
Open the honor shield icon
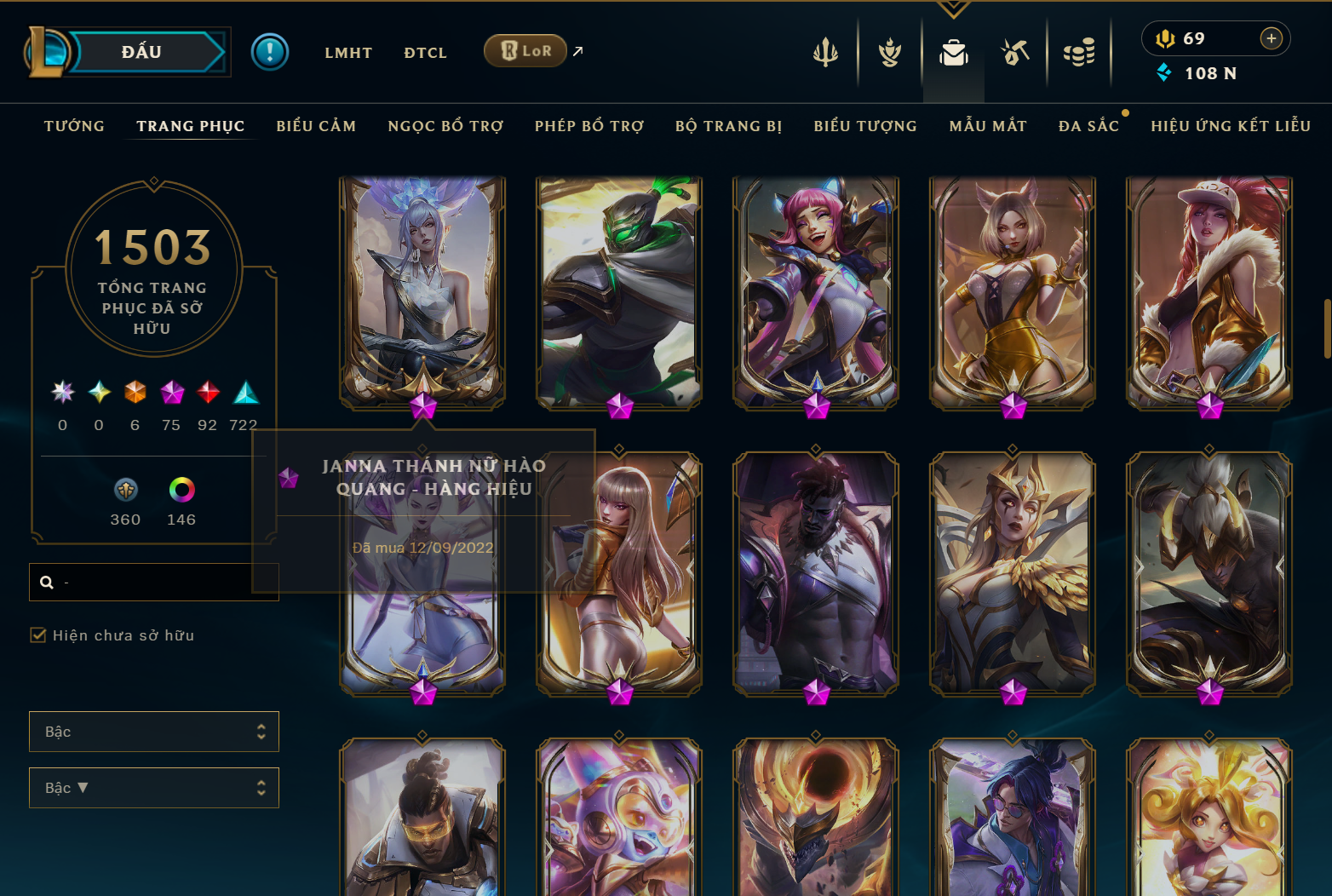pos(888,51)
